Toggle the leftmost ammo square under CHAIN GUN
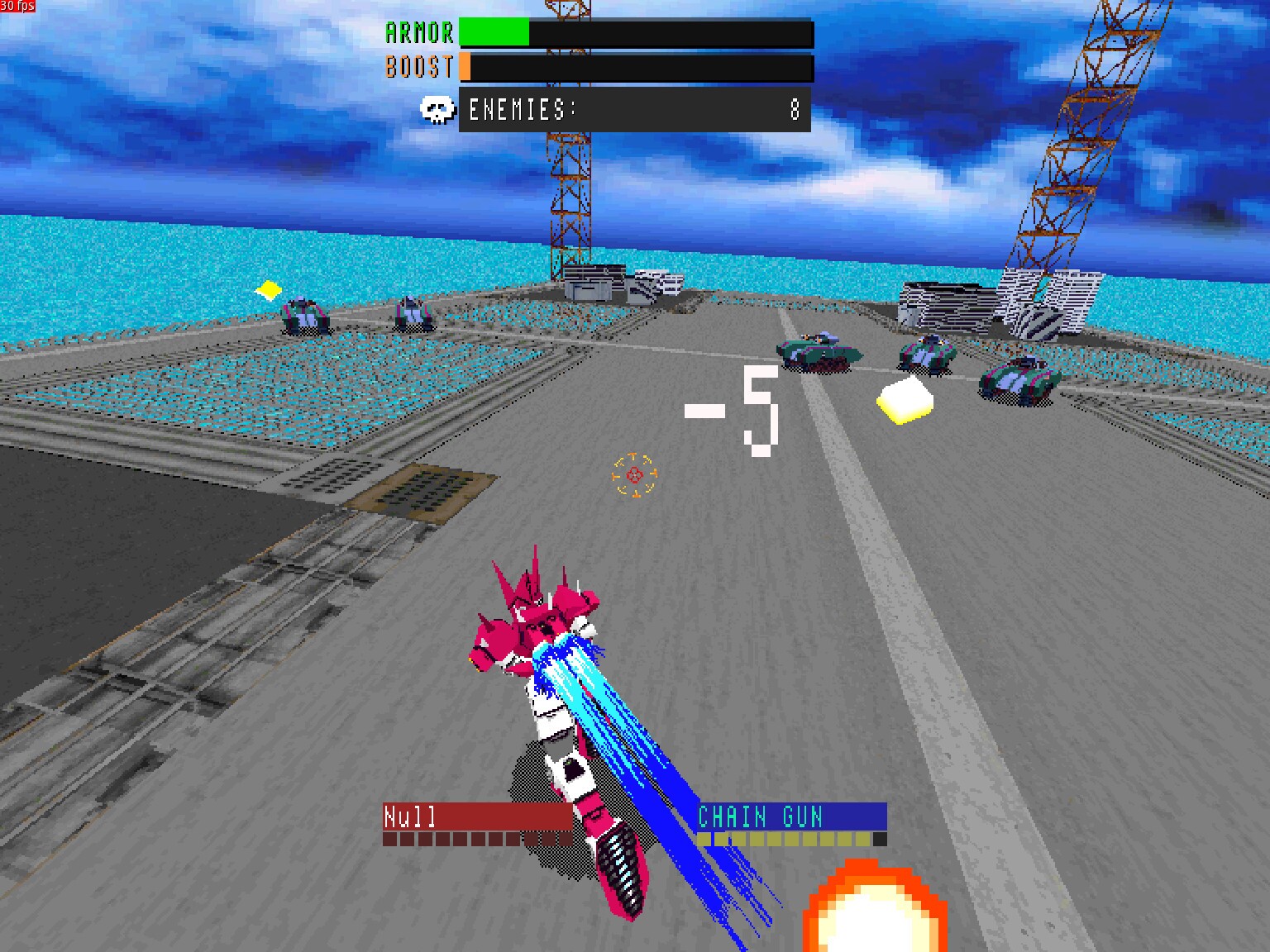This screenshot has width=1270, height=952. click(x=704, y=840)
